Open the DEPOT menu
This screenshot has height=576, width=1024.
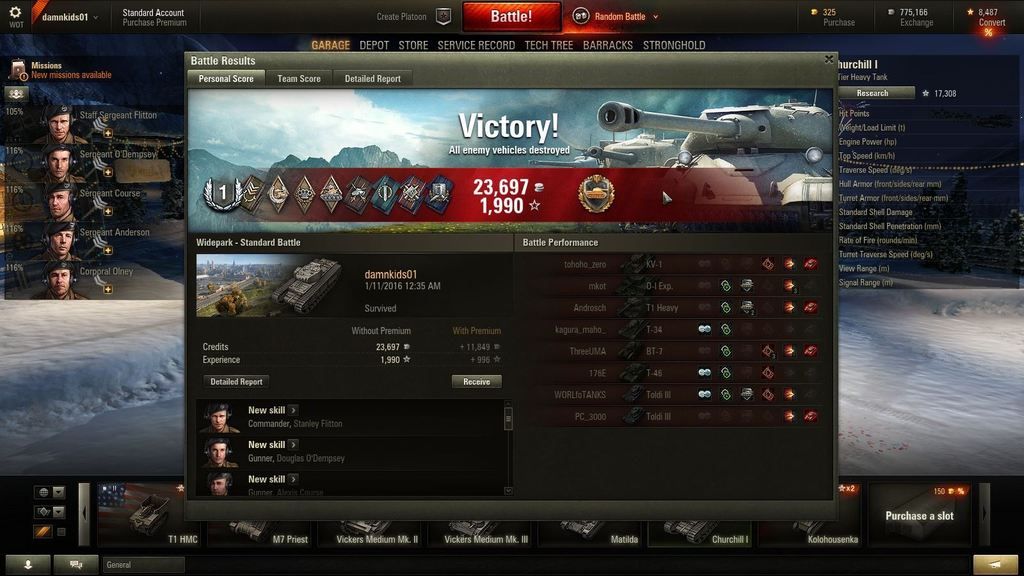(x=374, y=45)
